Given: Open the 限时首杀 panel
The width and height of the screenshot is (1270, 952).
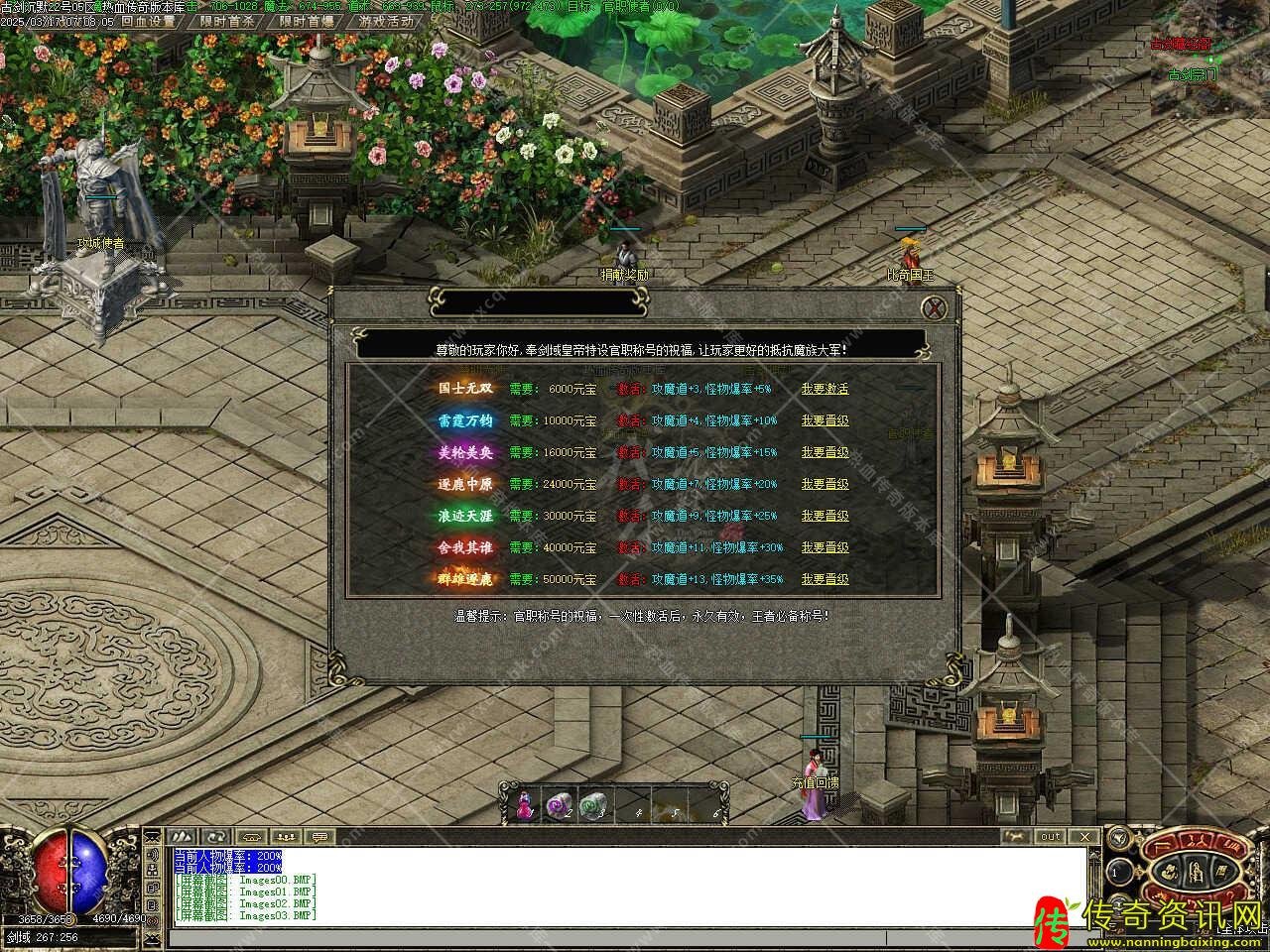Looking at the screenshot, I should (x=226, y=21).
